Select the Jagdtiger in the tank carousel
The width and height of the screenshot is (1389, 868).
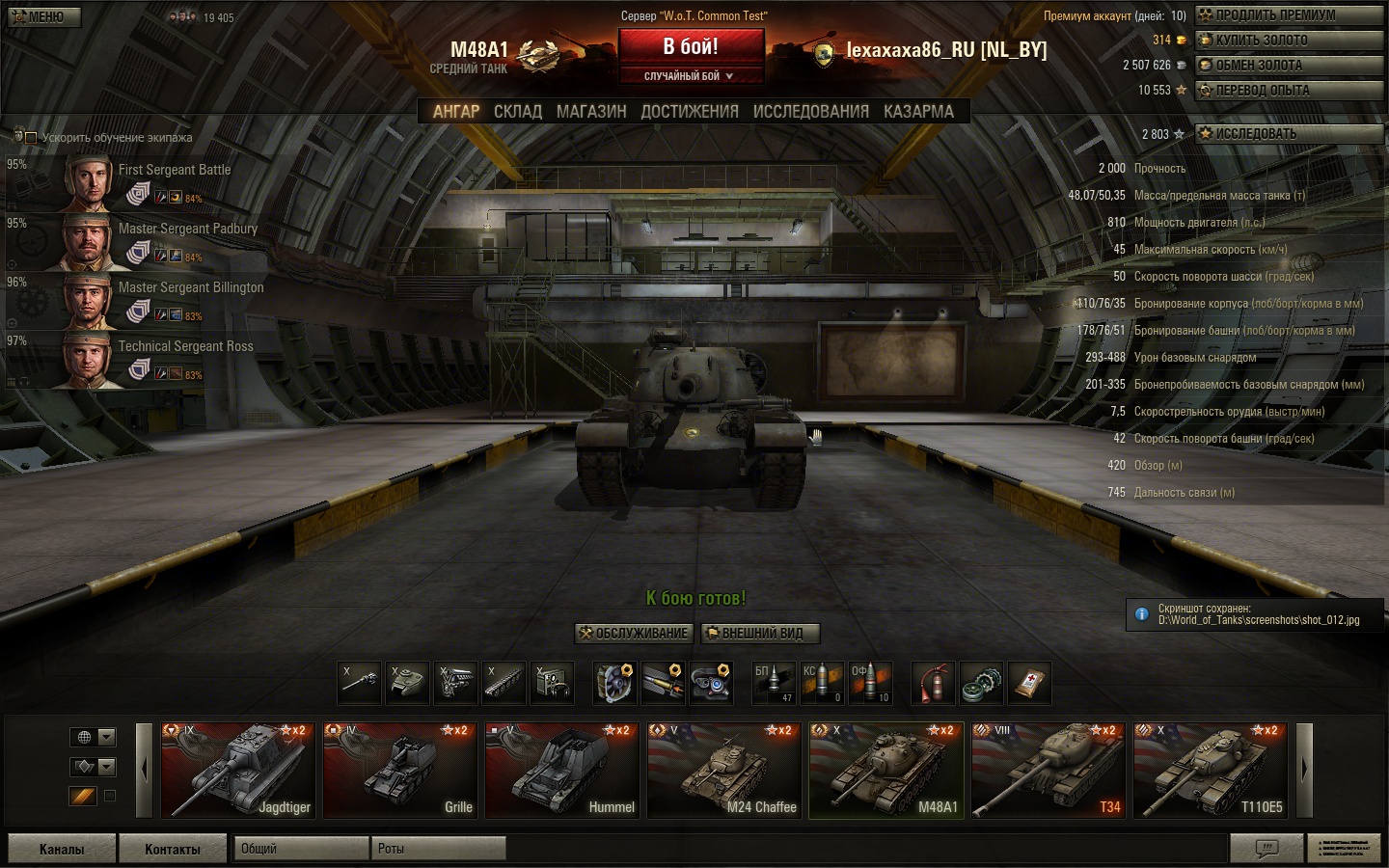pyautogui.click(x=237, y=770)
